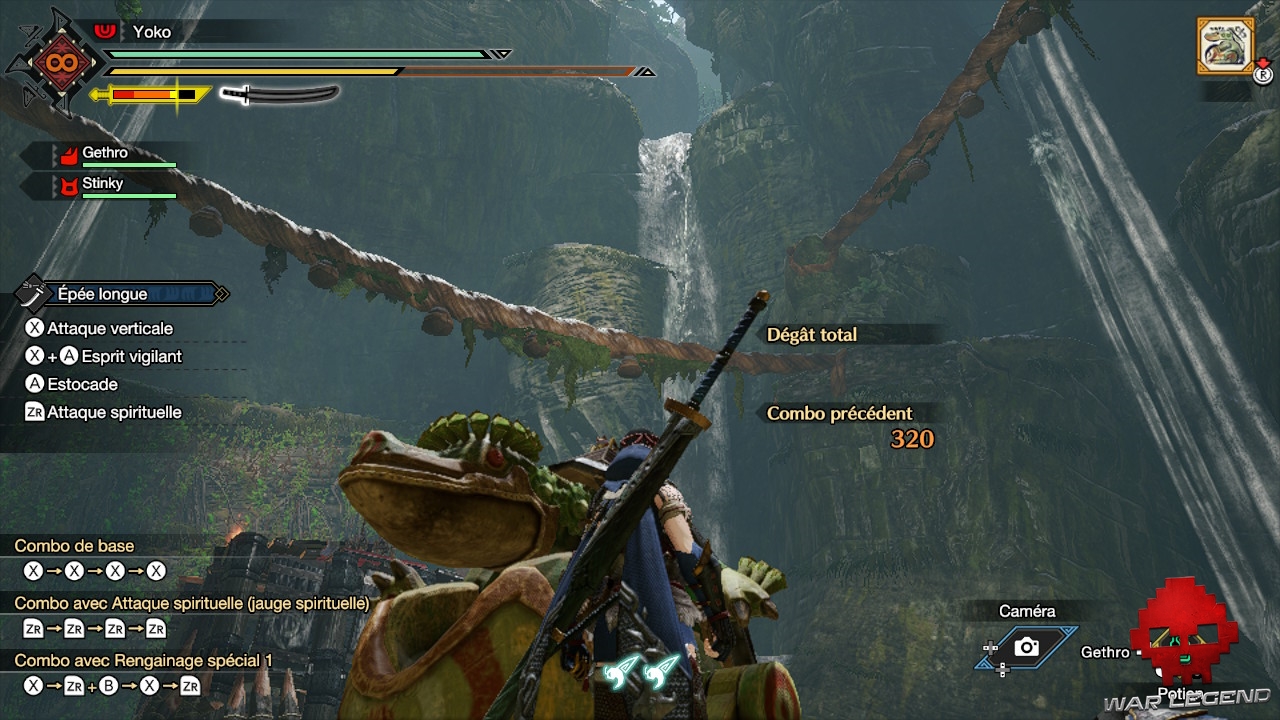This screenshot has width=1280, height=720.
Task: Select the Gethro party member entry
Action: point(105,154)
